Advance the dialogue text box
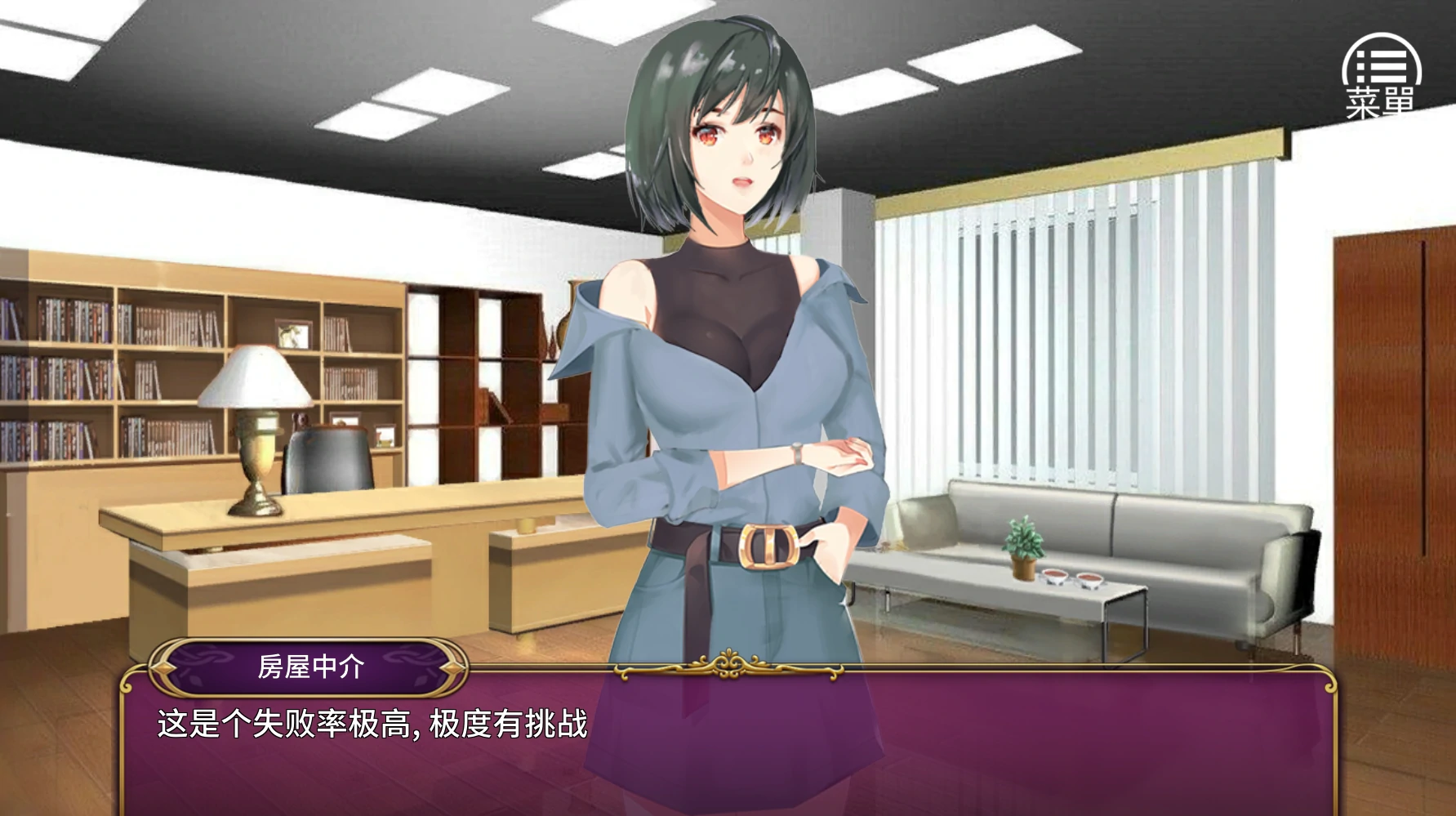 [727, 743]
